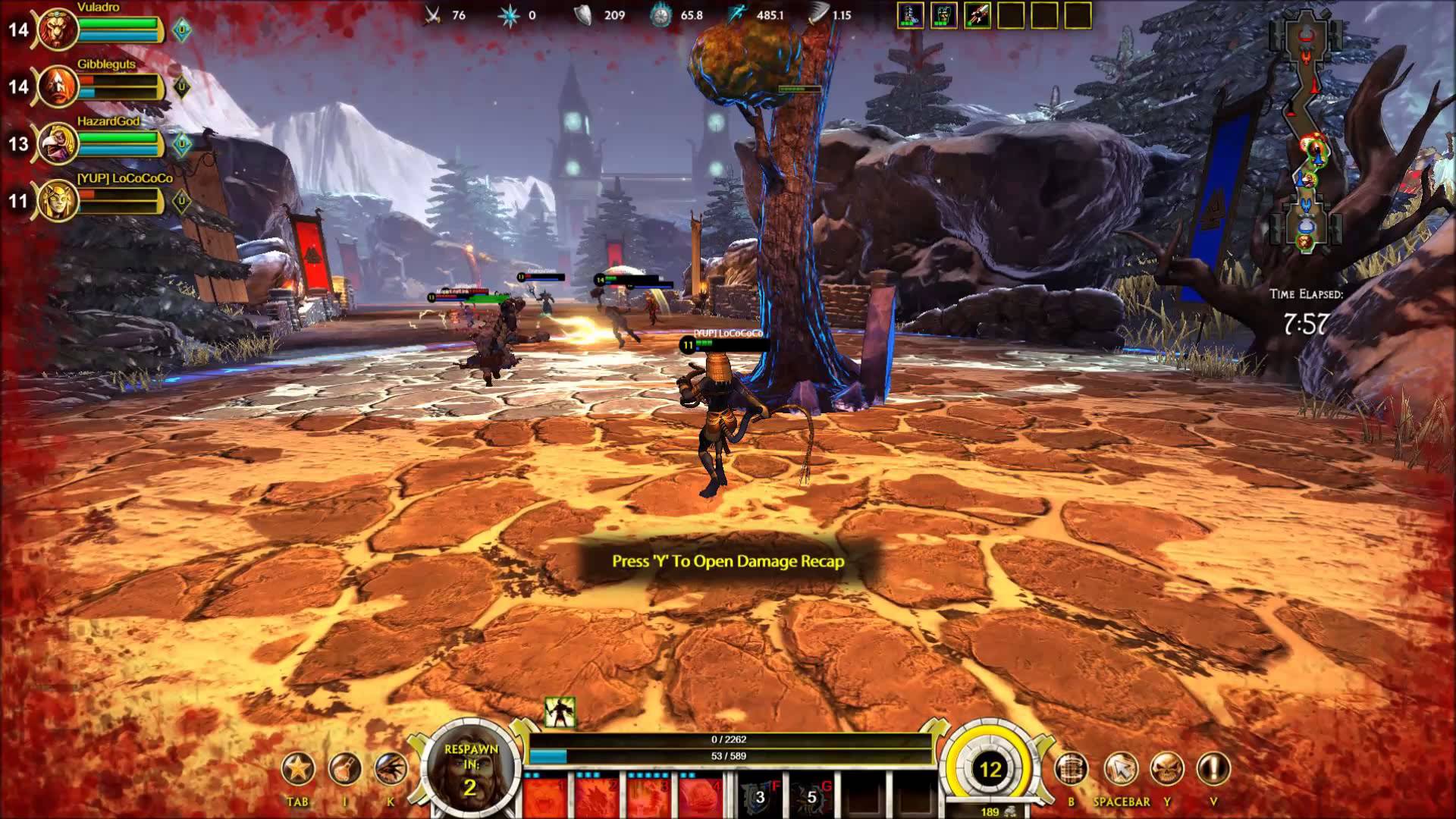Viewport: 1456px width, 819px height.
Task: Select teammate Gibbleguts' portrait
Action: click(58, 87)
